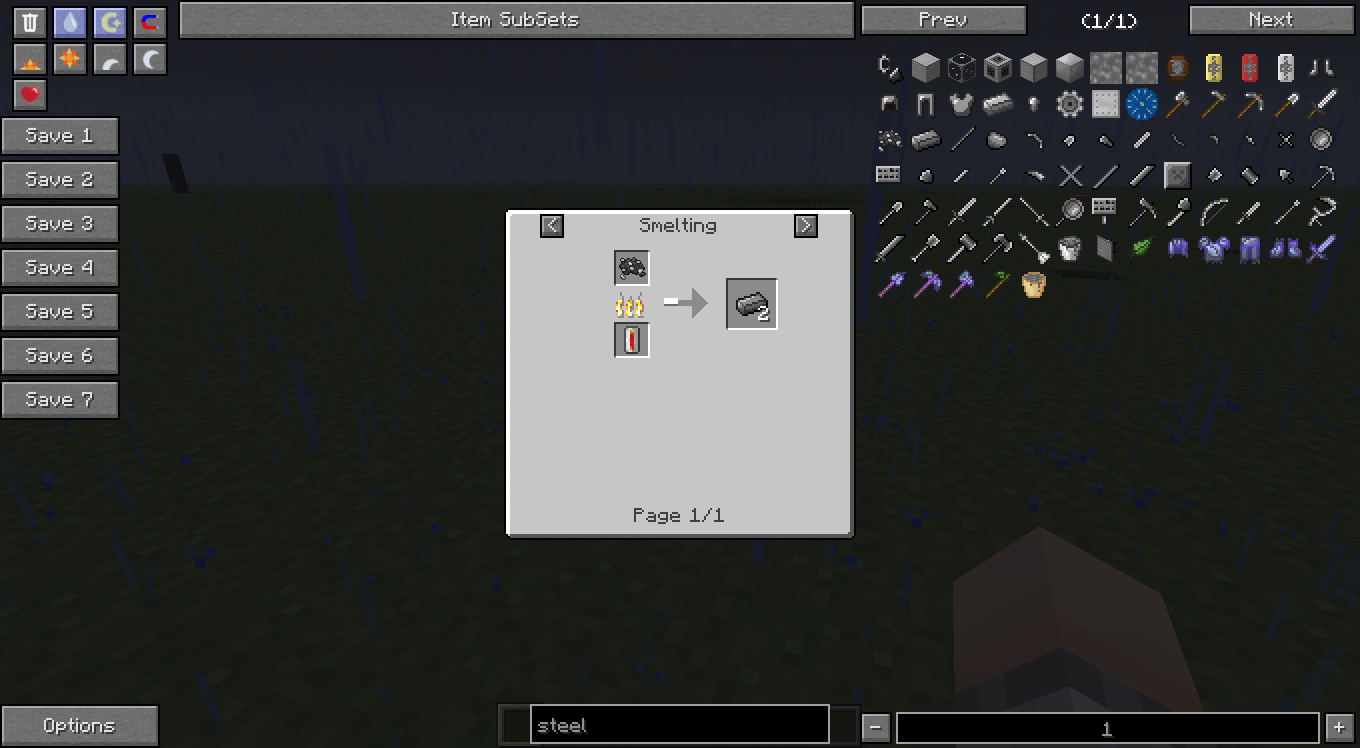Image resolution: width=1360 pixels, height=748 pixels.
Task: Show next recipe type with right arrow
Action: [805, 226]
